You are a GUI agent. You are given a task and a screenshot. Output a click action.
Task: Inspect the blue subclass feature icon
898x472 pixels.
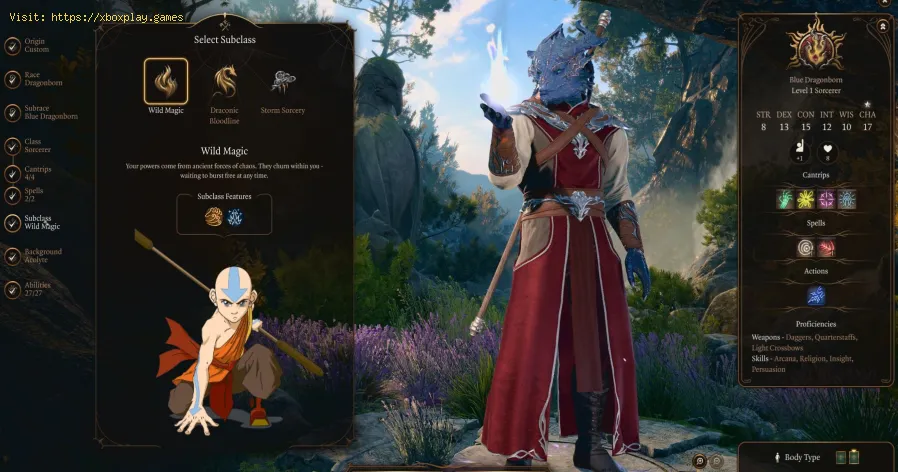coord(235,217)
